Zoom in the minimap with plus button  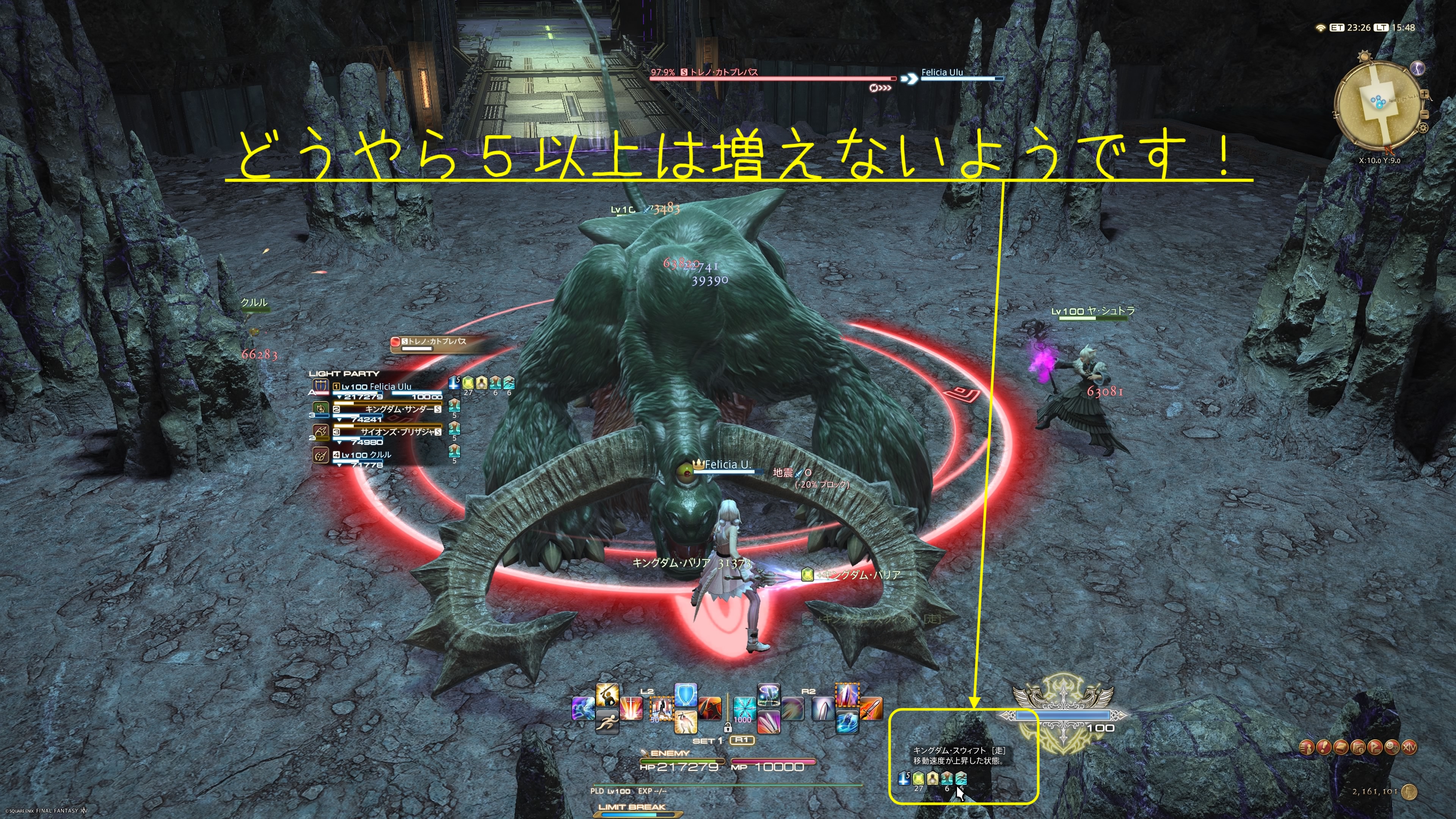[x=1425, y=94]
